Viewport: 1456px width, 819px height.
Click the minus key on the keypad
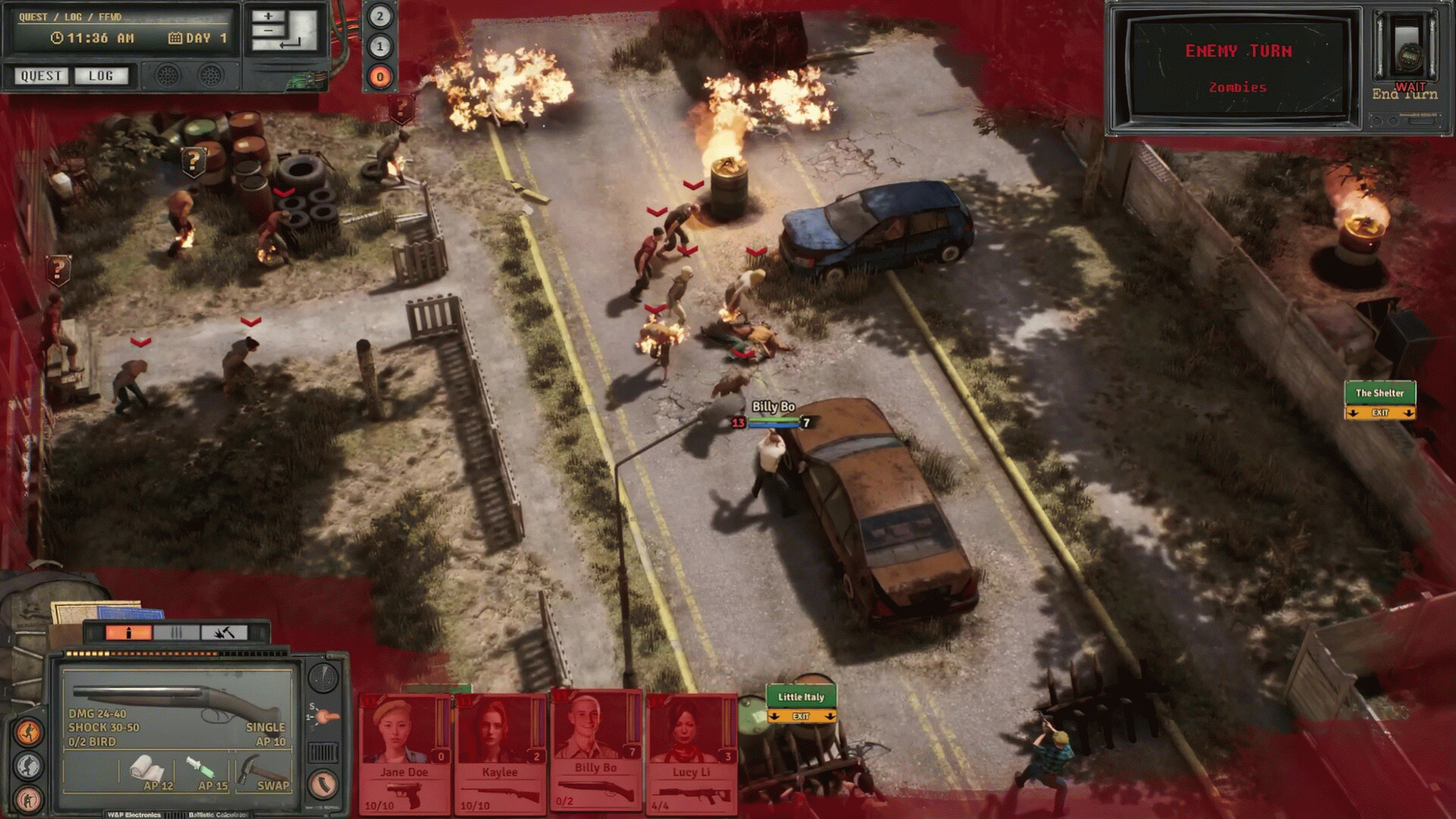[x=268, y=31]
